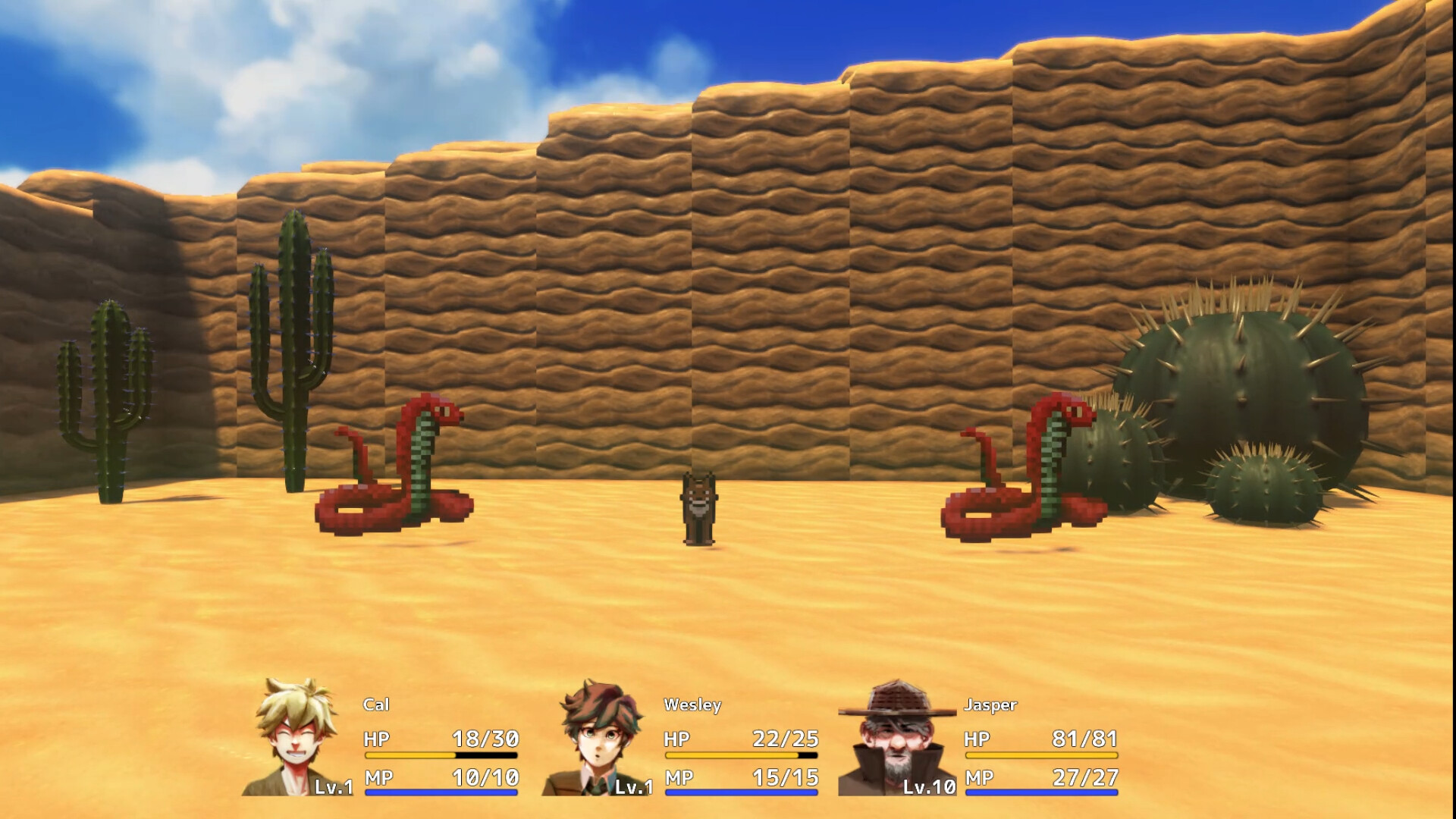Click Jasper's 81/81 HP value text
This screenshot has width=1456, height=819.
[1084, 736]
